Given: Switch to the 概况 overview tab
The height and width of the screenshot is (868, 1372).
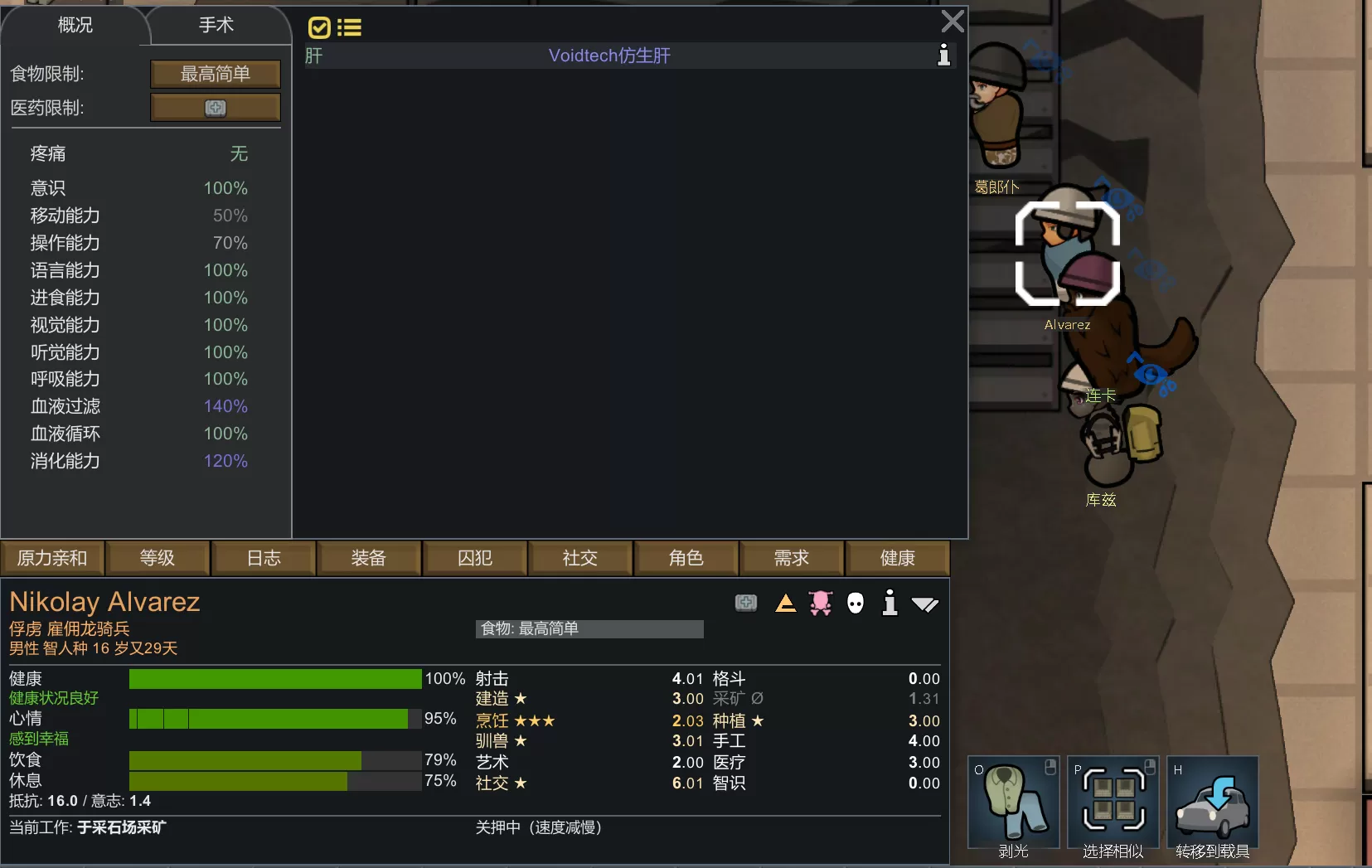Looking at the screenshot, I should (x=75, y=25).
